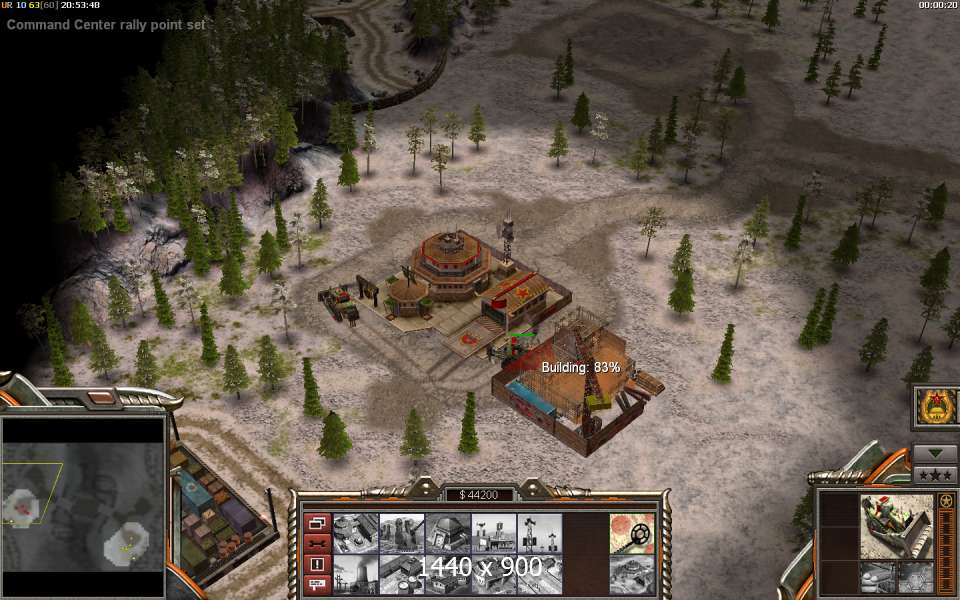960x600 pixels.
Task: Select the first build icon in the top row
Action: 355,533
